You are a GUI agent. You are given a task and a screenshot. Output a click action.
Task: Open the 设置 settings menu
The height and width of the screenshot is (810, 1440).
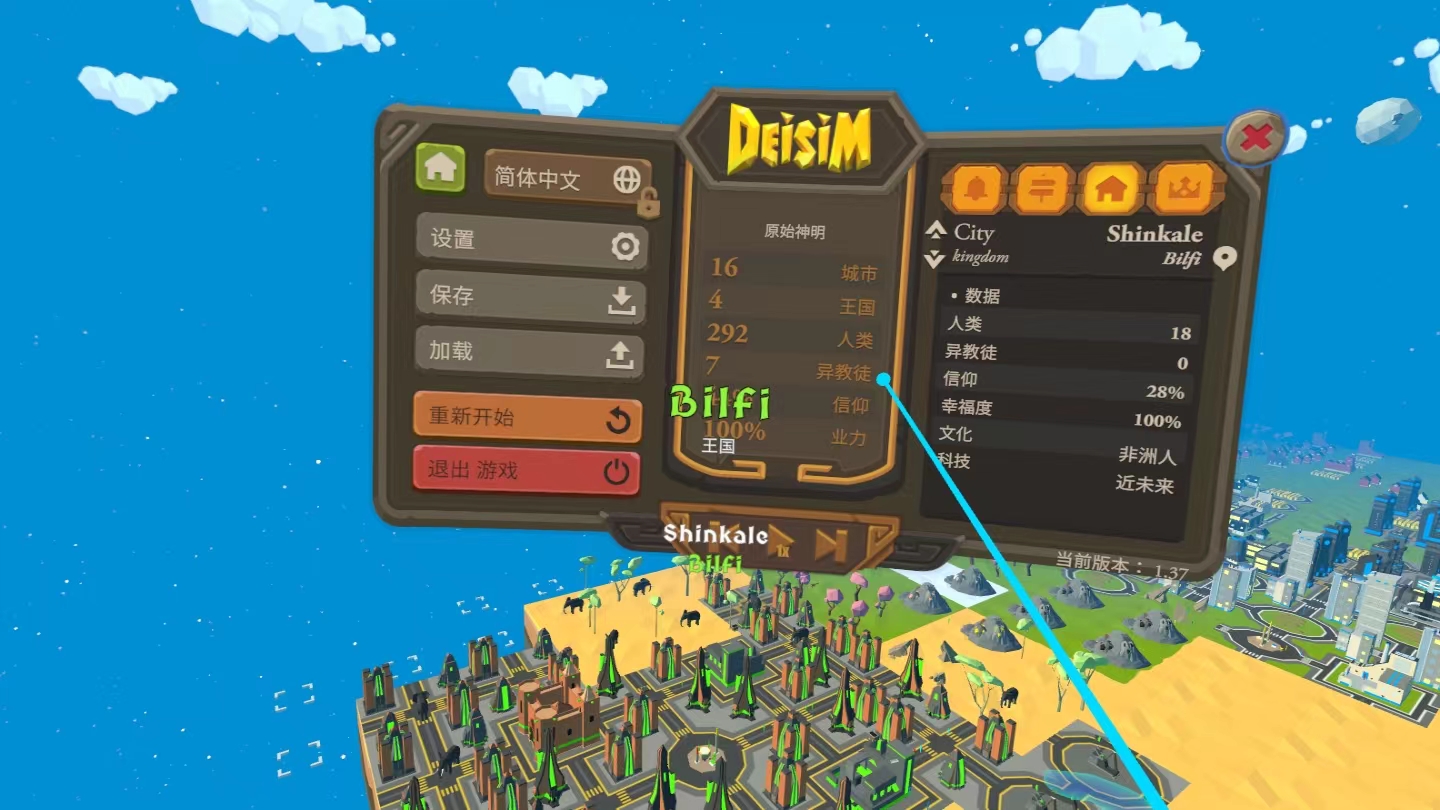point(531,241)
